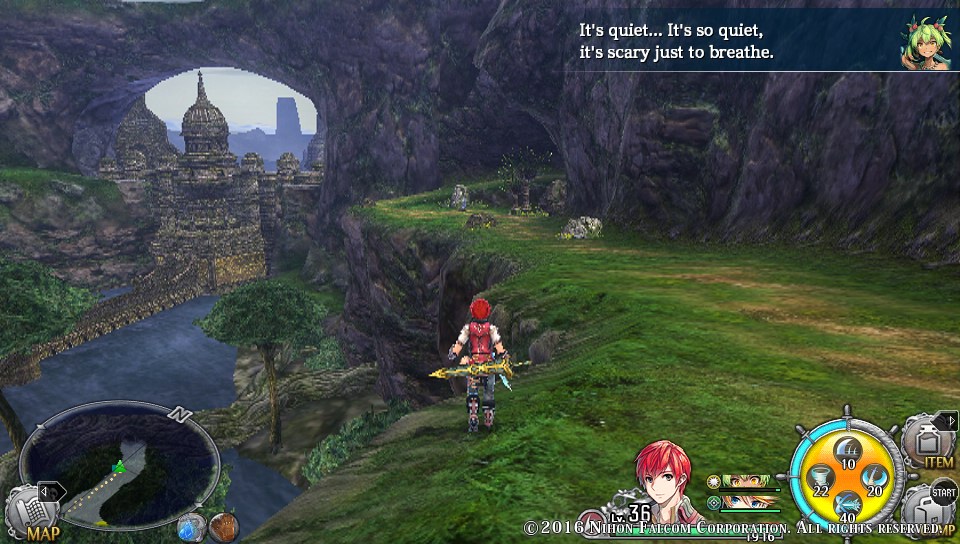This screenshot has height=544, width=960.
Task: Select the blue water crystal icon
Action: pyautogui.click(x=190, y=526)
